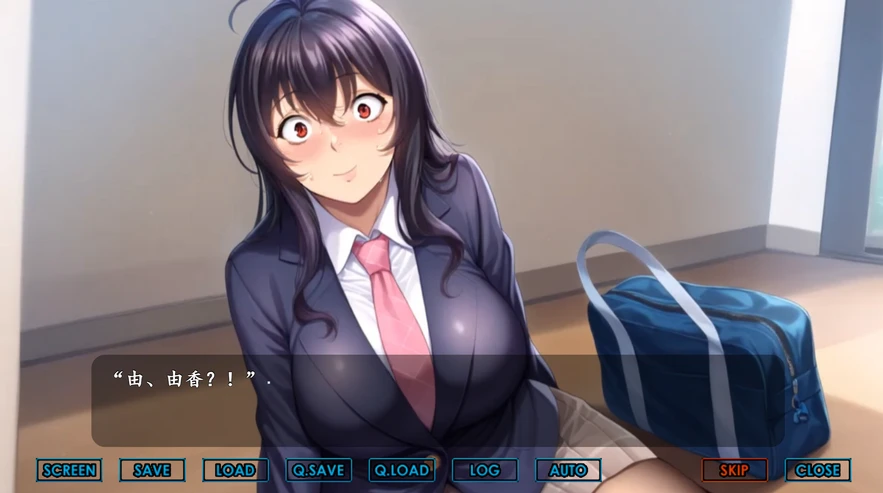Click the SCREEN button

click(69, 470)
